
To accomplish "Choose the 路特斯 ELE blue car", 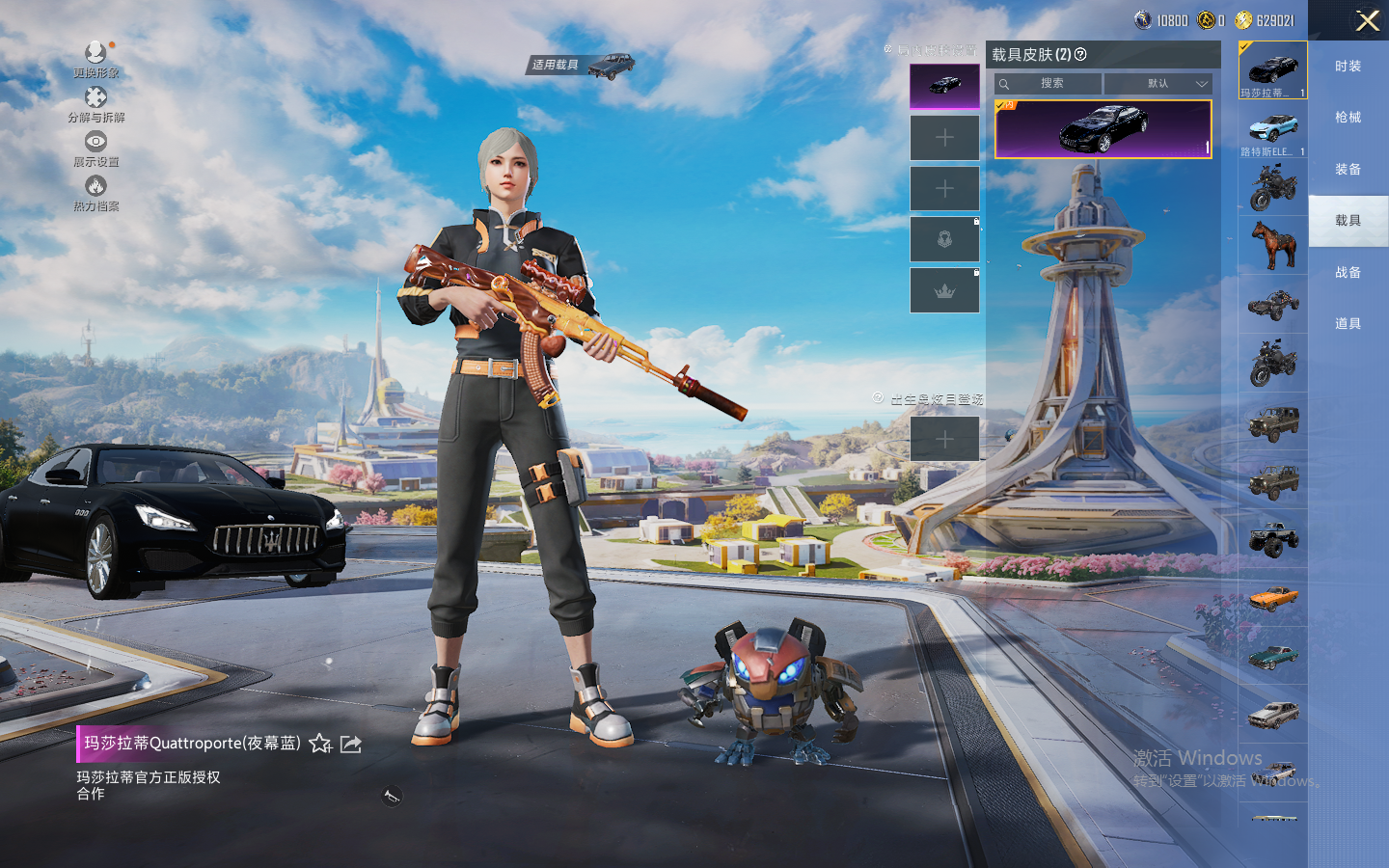I will 1273,130.
